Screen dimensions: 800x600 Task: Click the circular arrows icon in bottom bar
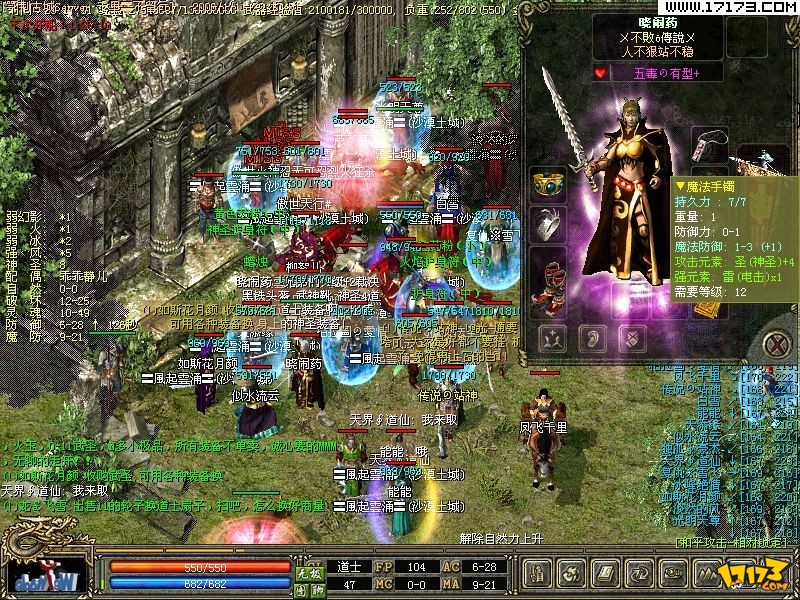click(638, 574)
